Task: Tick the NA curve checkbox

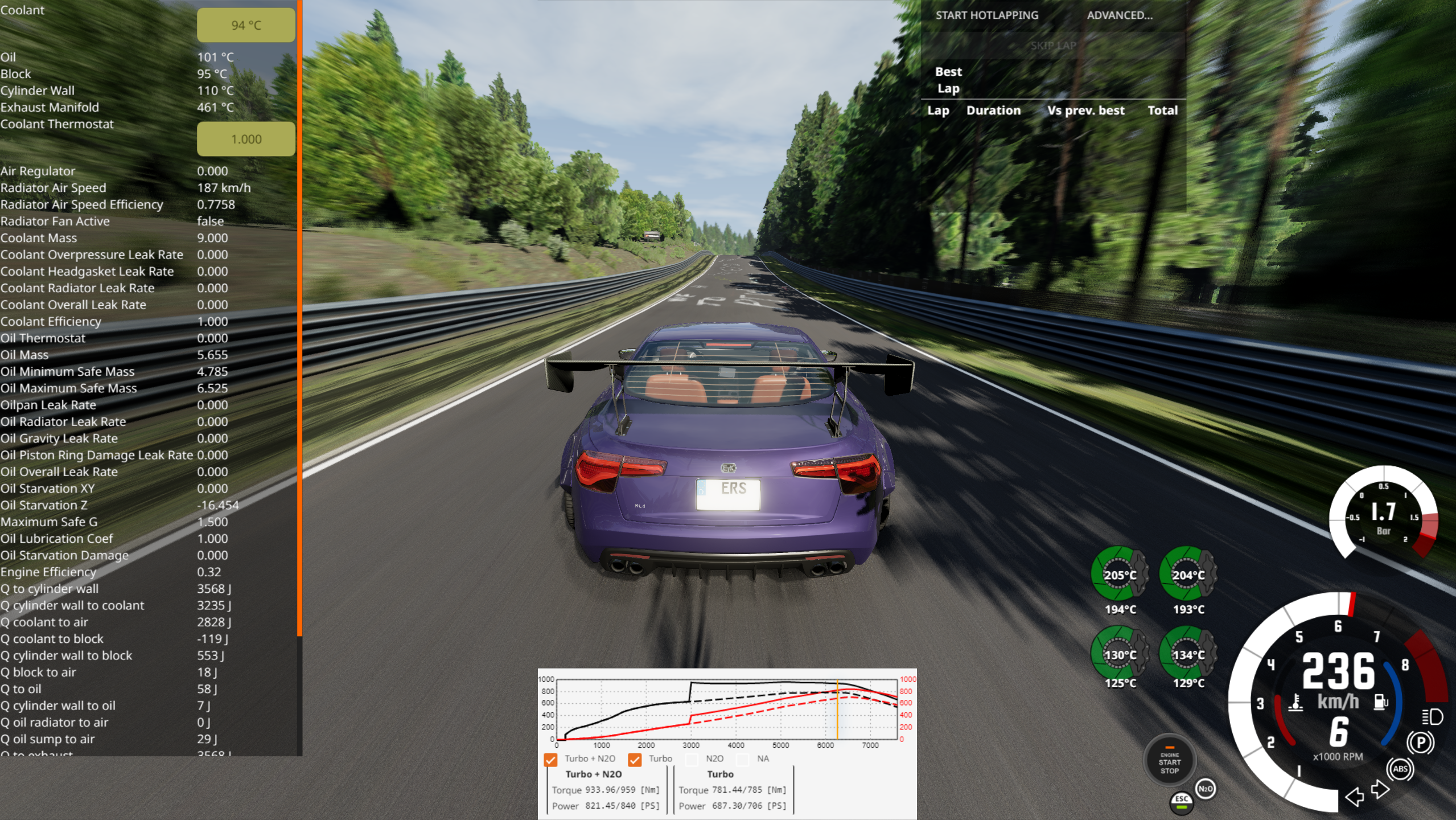Action: coord(743,759)
